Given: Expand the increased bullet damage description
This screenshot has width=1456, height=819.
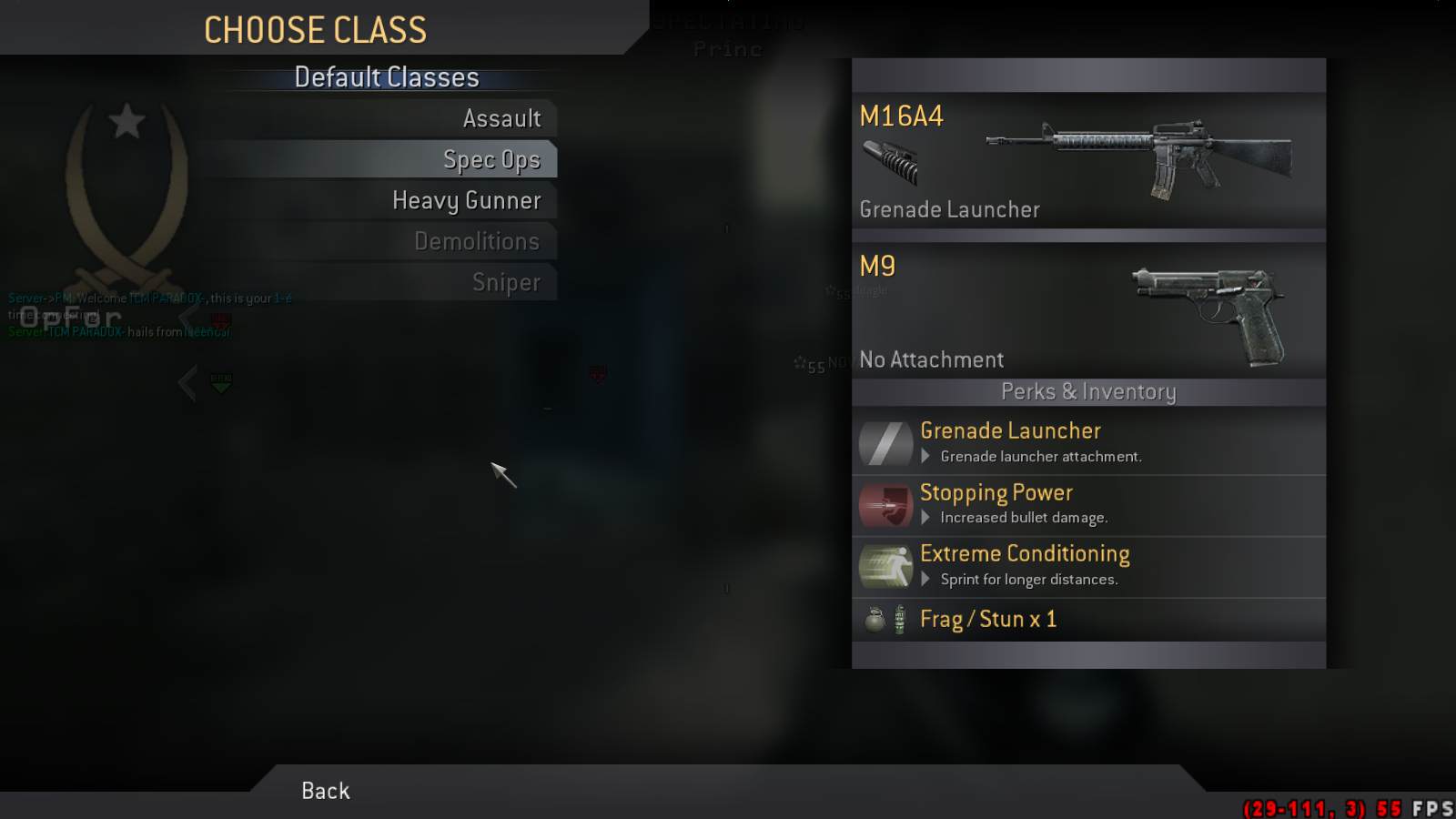Looking at the screenshot, I should tap(925, 518).
